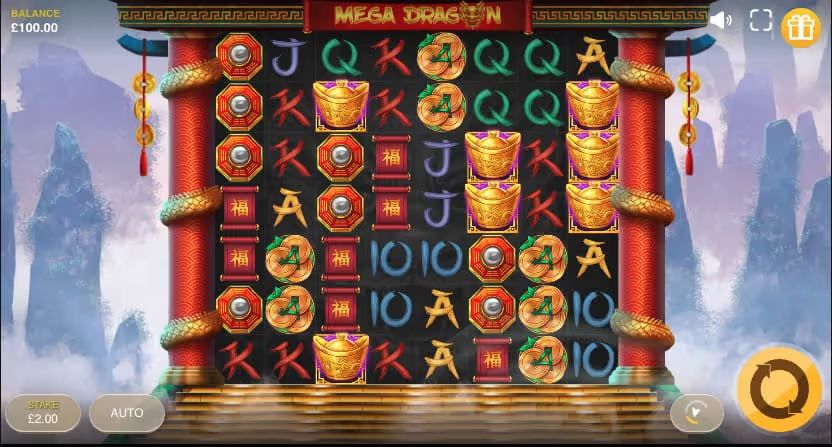Open the AUTO spin options
Screen dimensions: 832x447
127,412
